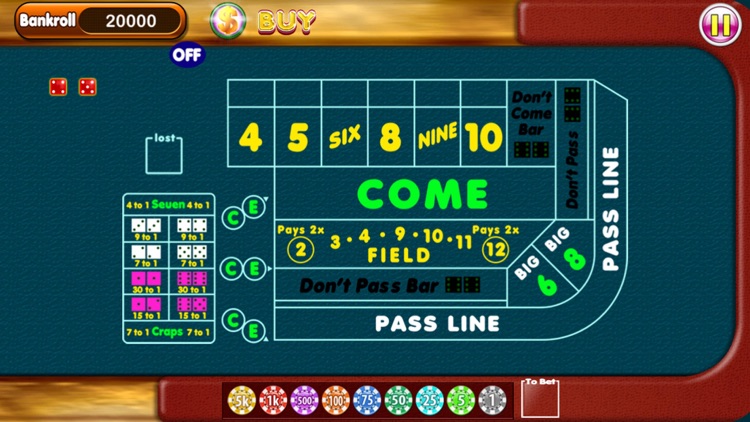Select the yellow 5k chip
This screenshot has width=750, height=422.
click(242, 400)
